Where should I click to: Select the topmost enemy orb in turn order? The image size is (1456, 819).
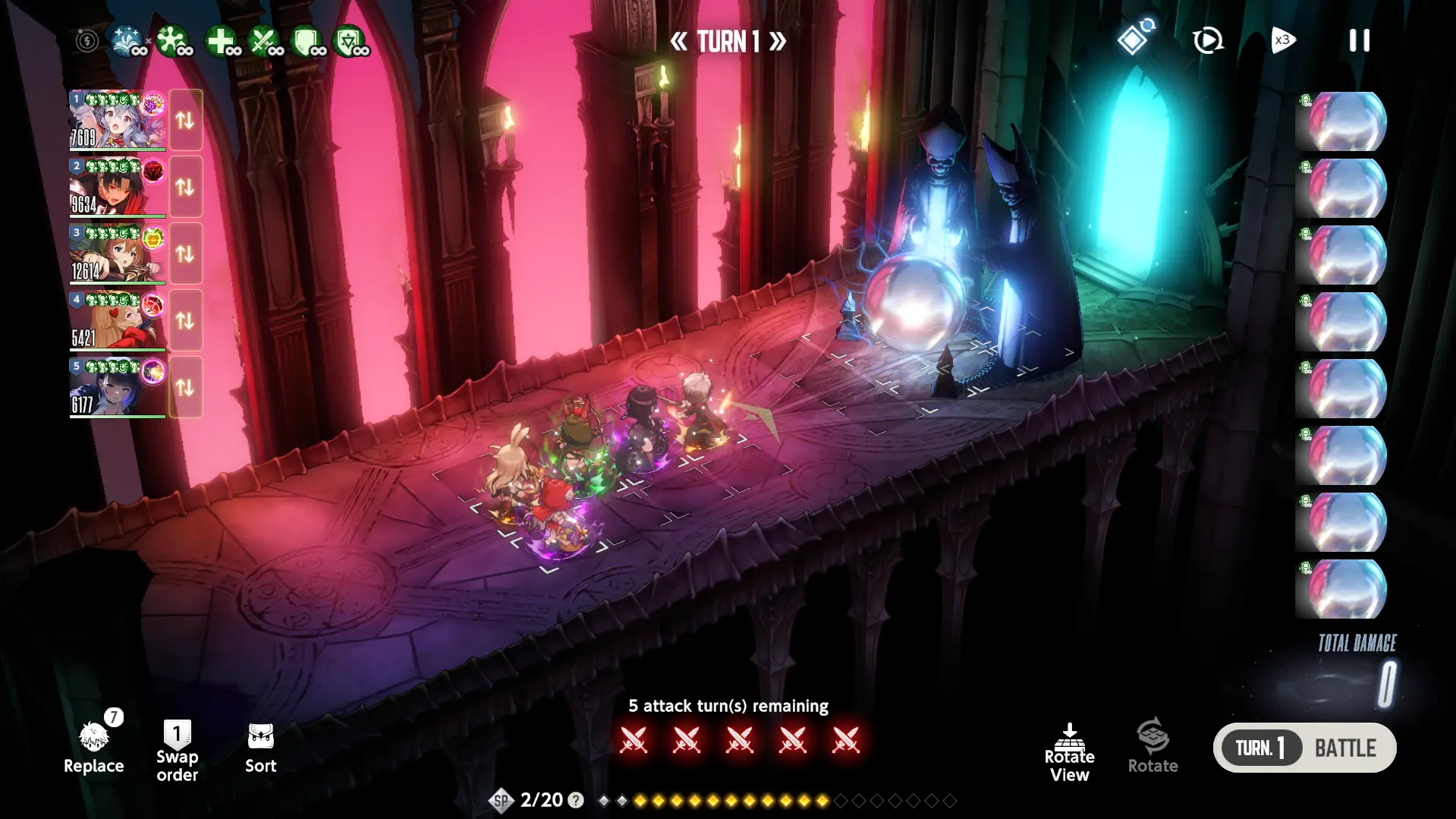[1342, 121]
